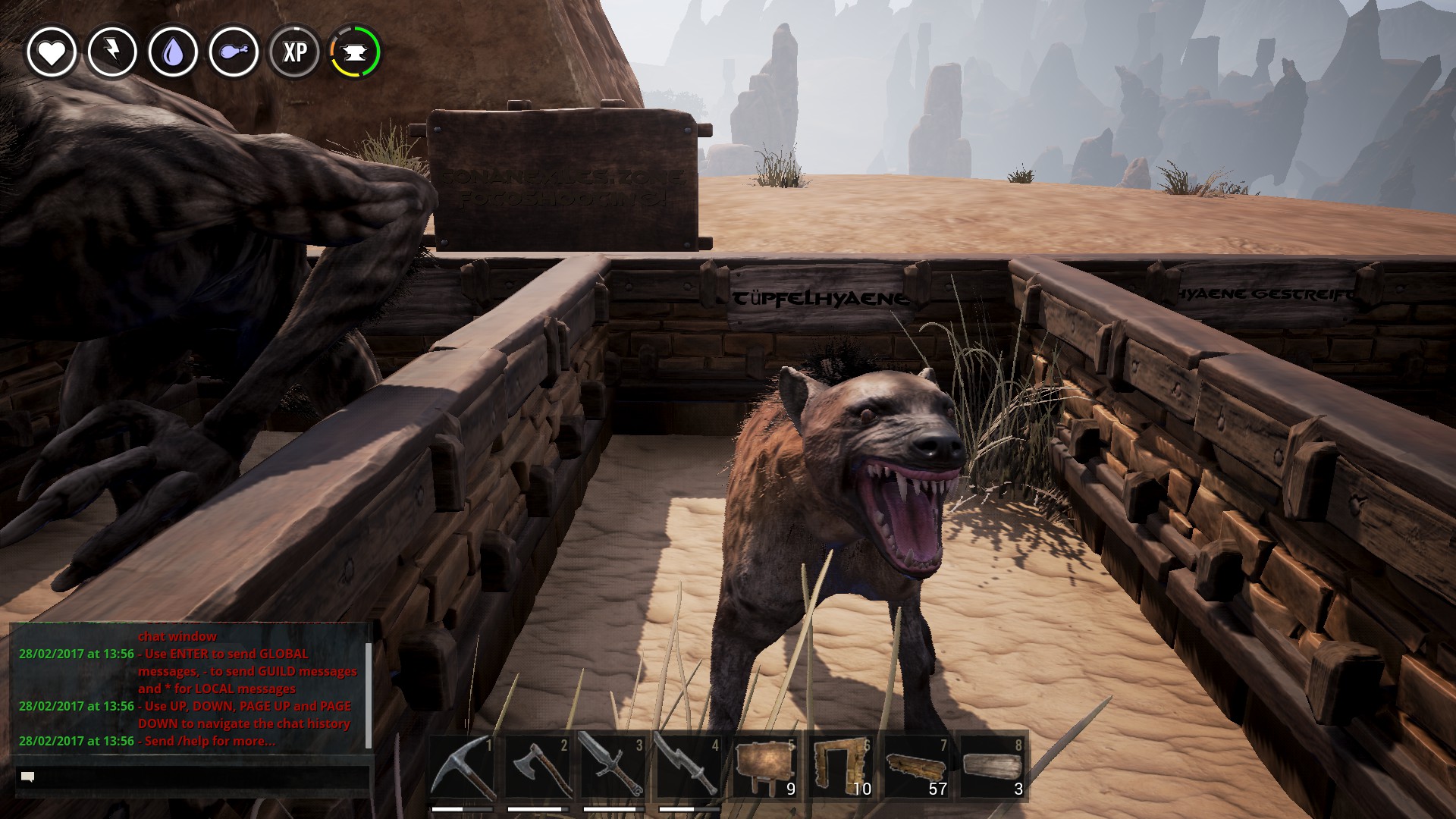
Task: Click the heart health icon
Action: coord(52,52)
